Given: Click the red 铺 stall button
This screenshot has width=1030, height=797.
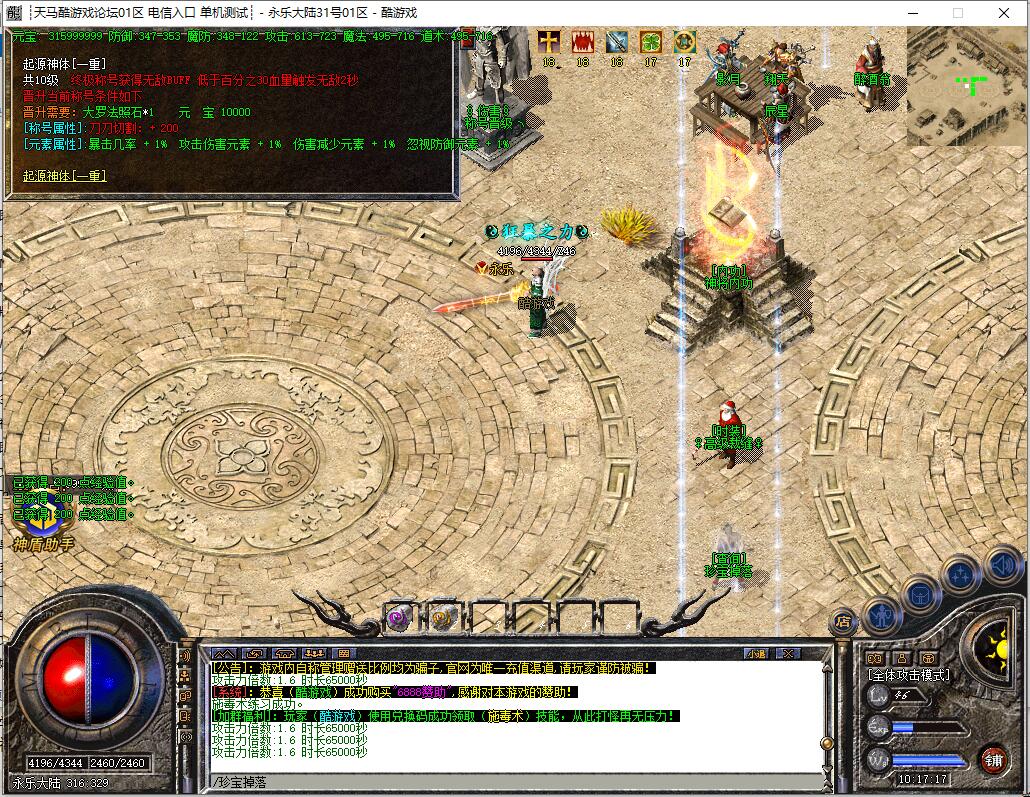Looking at the screenshot, I should click(992, 759).
